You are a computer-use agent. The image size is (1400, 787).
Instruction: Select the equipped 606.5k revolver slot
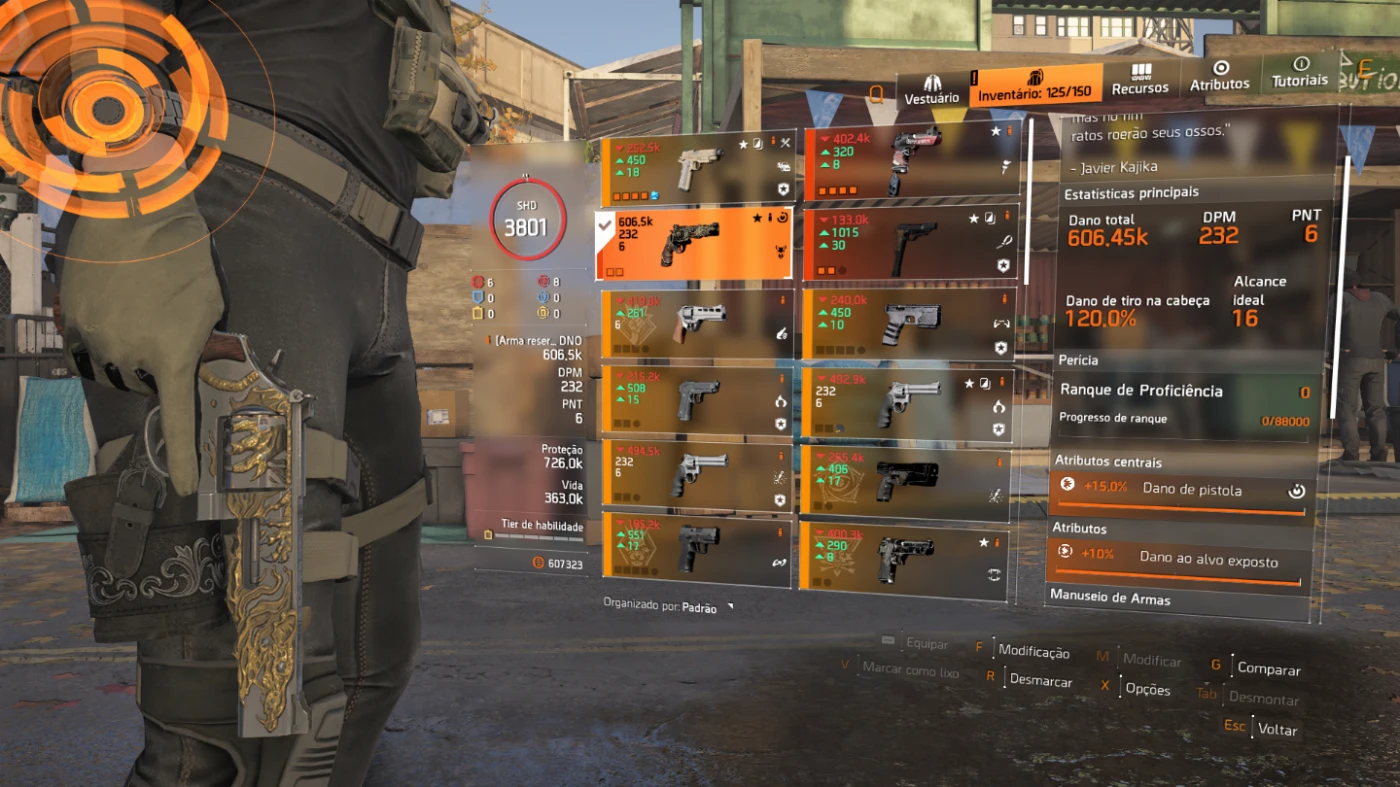pyautogui.click(x=694, y=244)
